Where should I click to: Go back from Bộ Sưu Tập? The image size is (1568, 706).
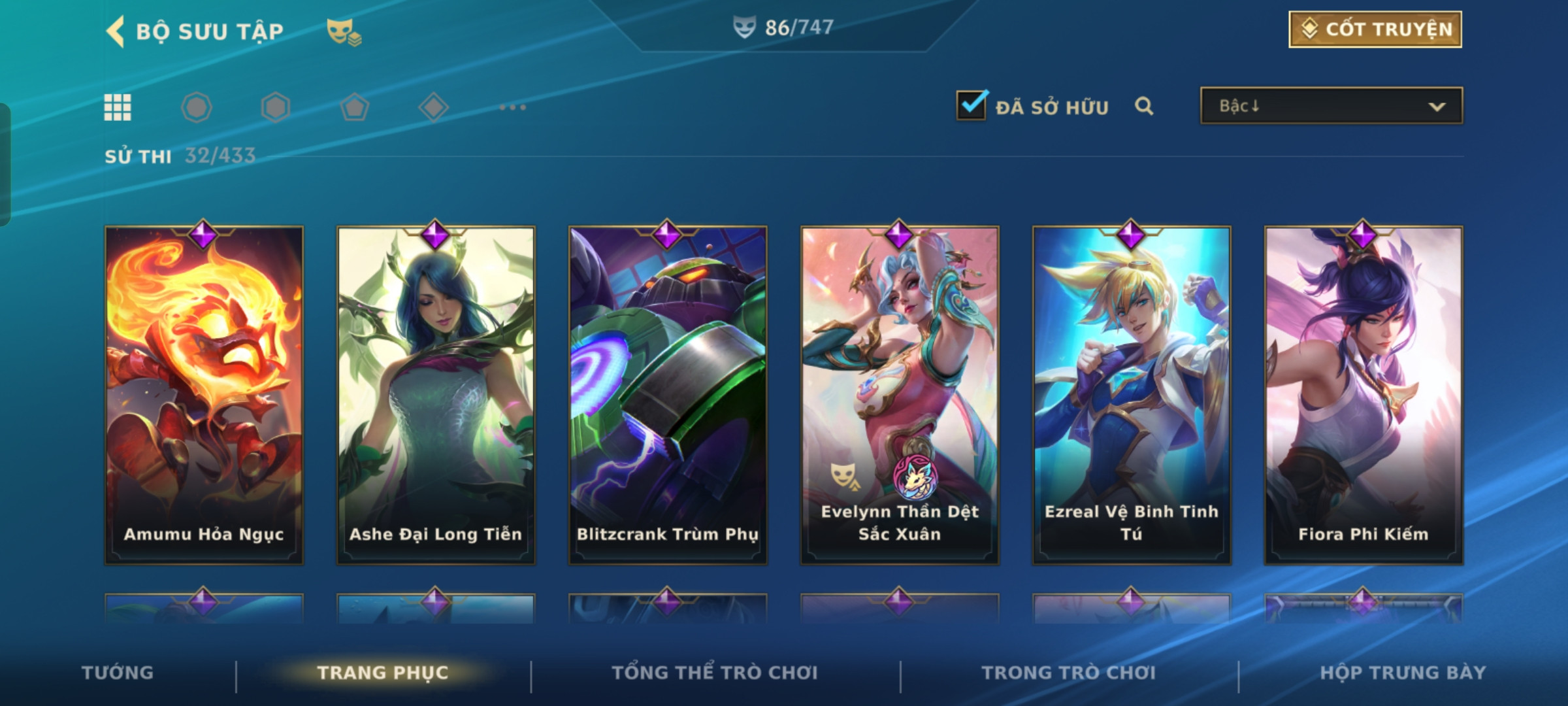click(x=116, y=31)
